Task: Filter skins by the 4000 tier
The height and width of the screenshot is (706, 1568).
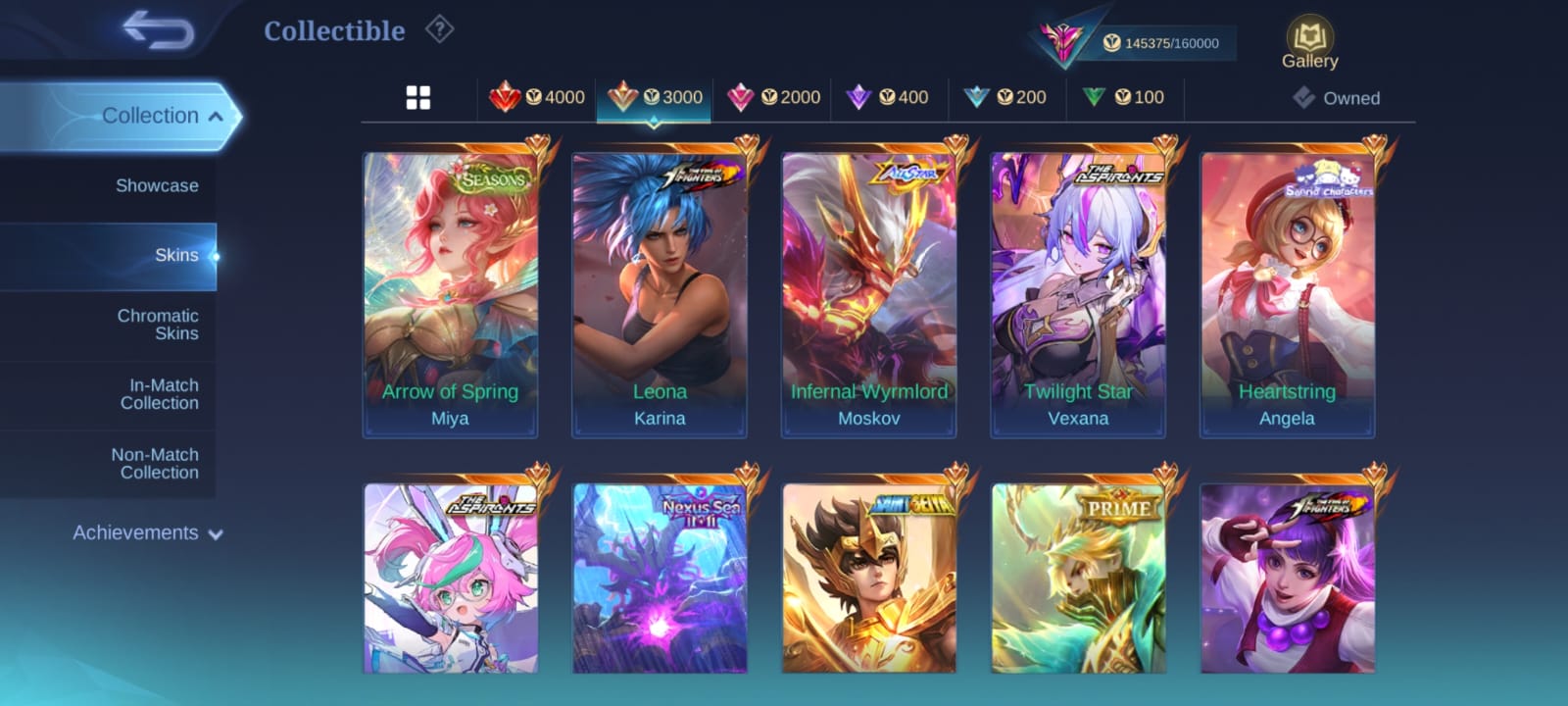Action: pos(537,97)
